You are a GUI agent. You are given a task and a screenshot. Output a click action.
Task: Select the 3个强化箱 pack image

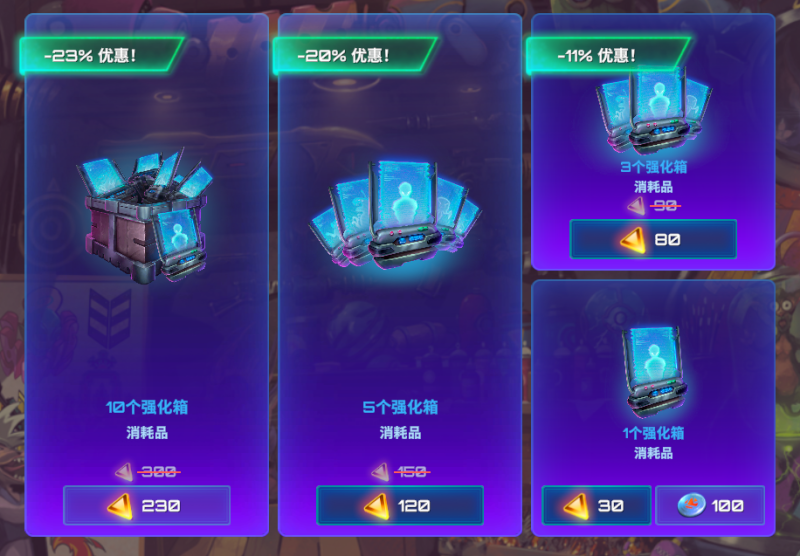pyautogui.click(x=653, y=110)
